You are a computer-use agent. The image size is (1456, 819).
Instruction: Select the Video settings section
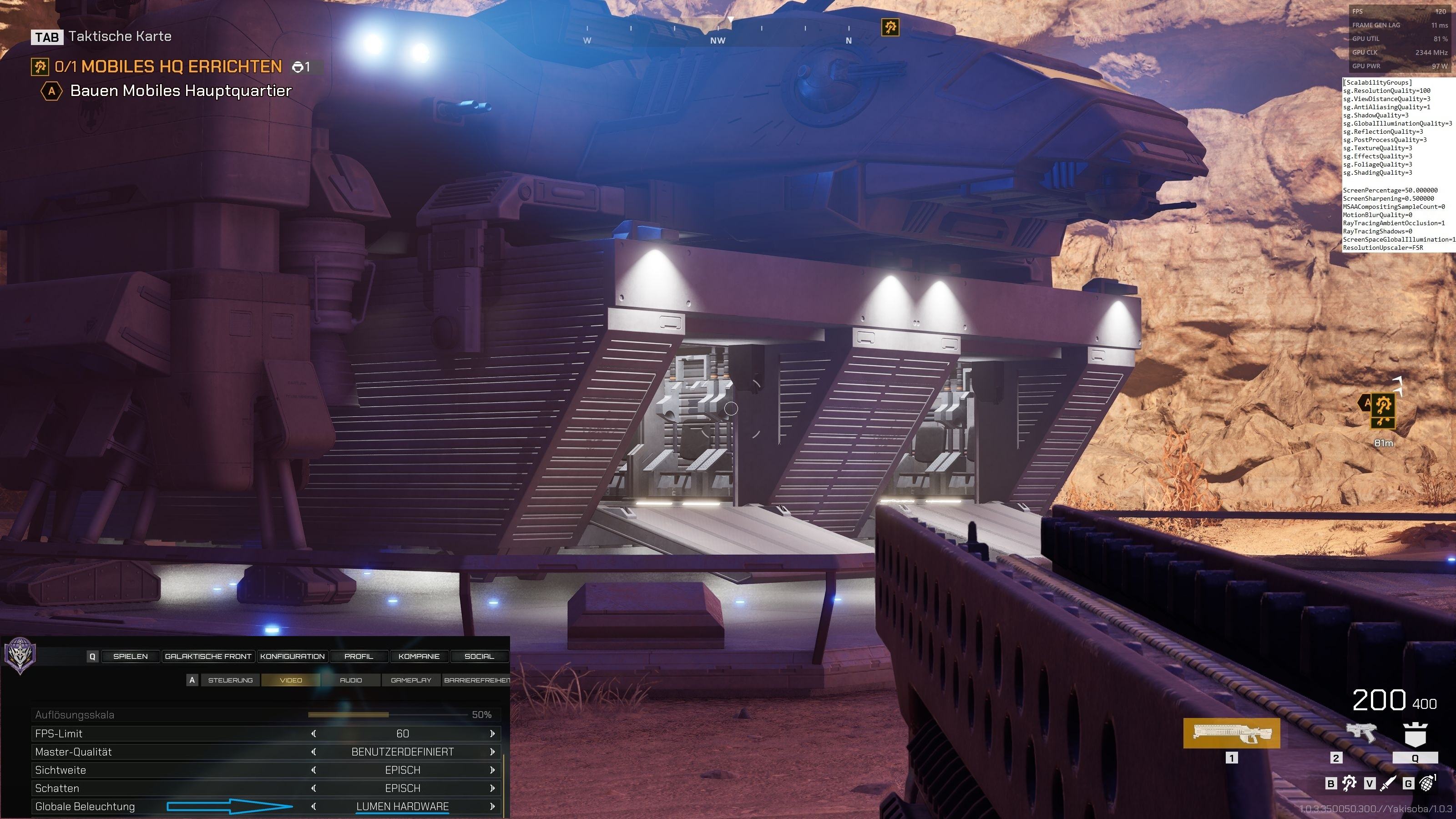point(291,680)
